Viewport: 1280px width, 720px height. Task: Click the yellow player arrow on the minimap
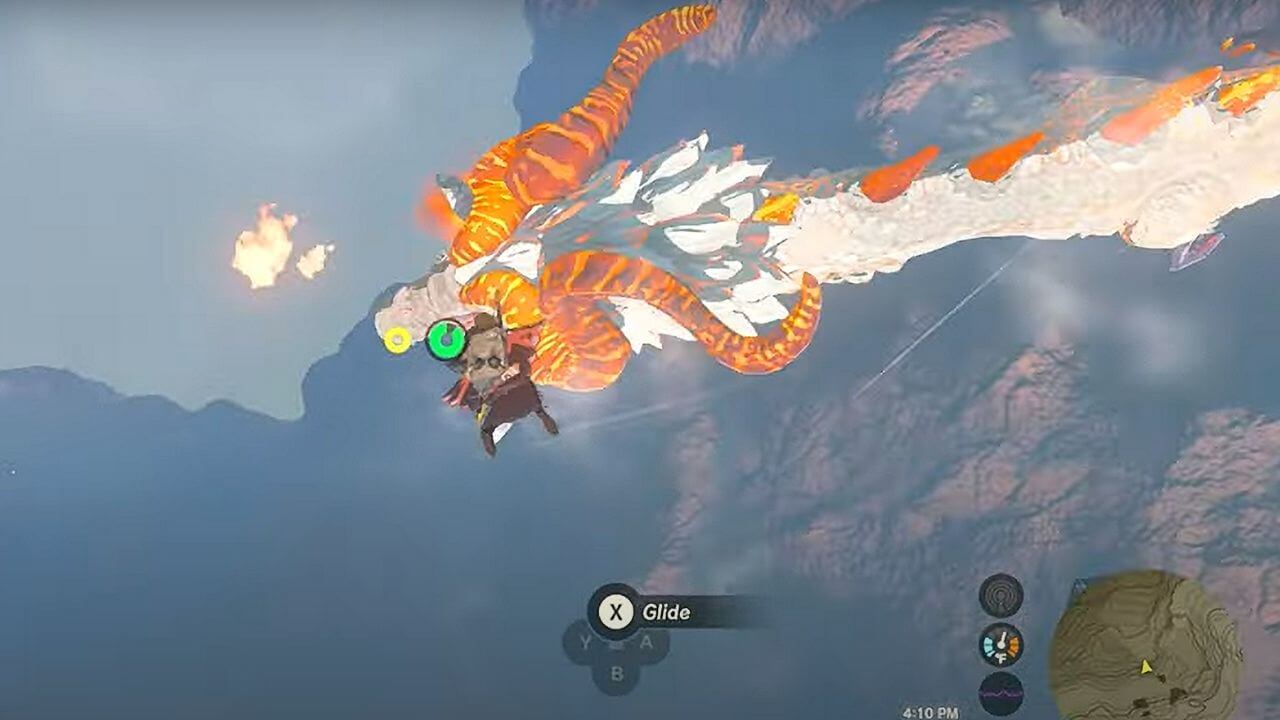1146,667
